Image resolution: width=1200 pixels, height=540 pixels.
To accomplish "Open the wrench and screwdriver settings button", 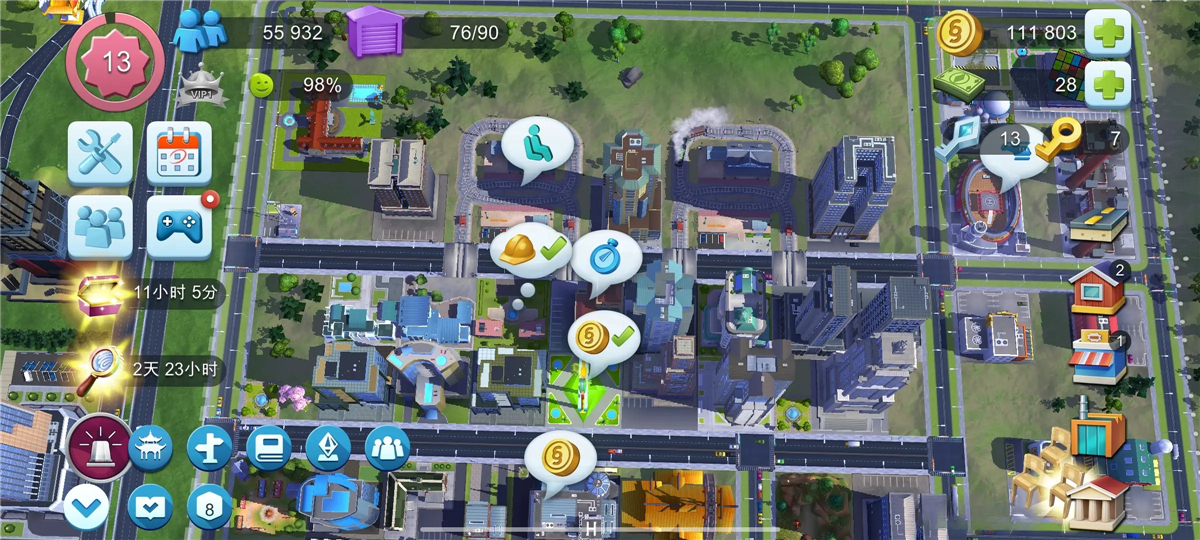I will coord(100,153).
